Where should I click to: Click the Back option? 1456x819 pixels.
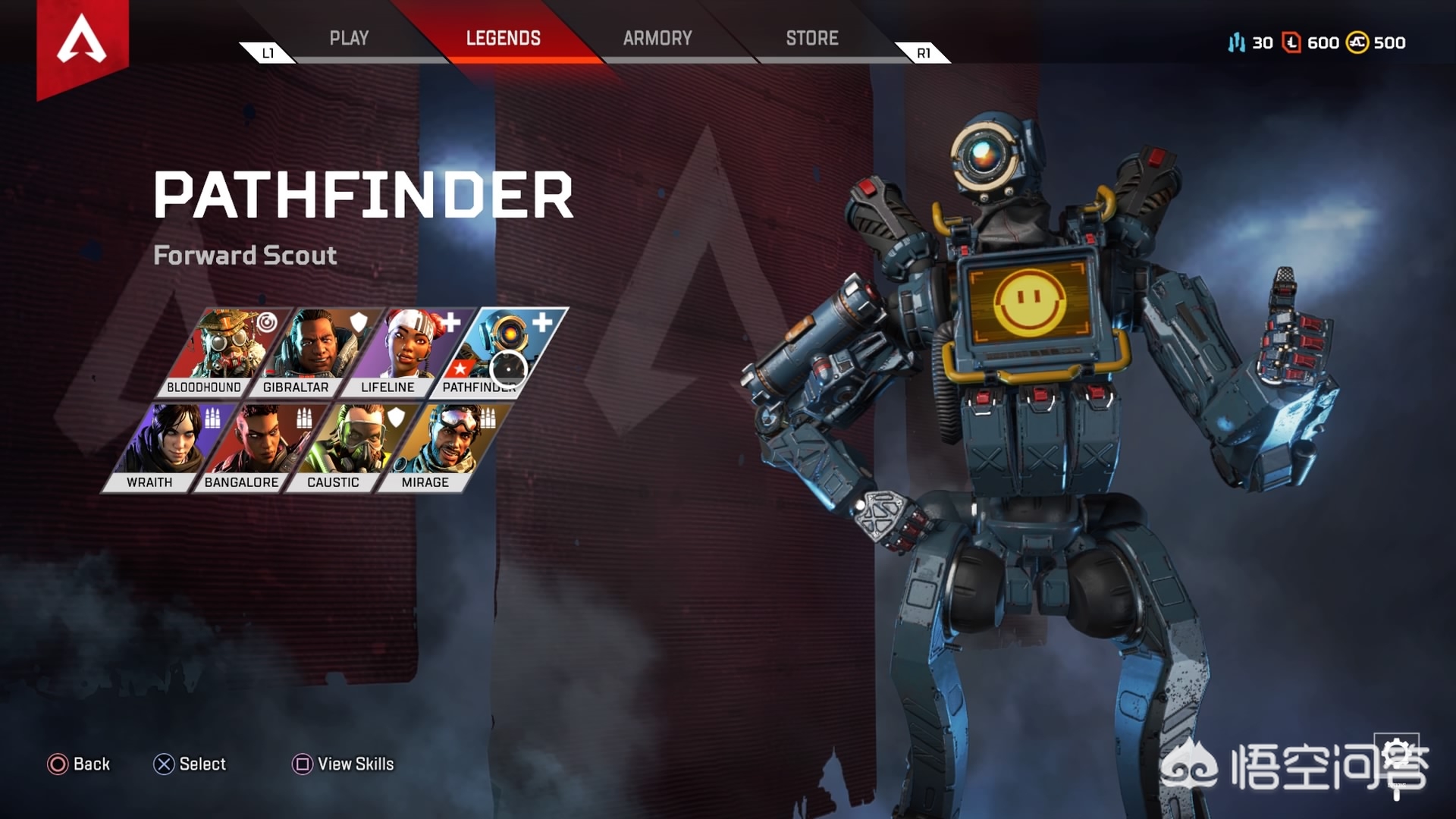click(x=79, y=764)
